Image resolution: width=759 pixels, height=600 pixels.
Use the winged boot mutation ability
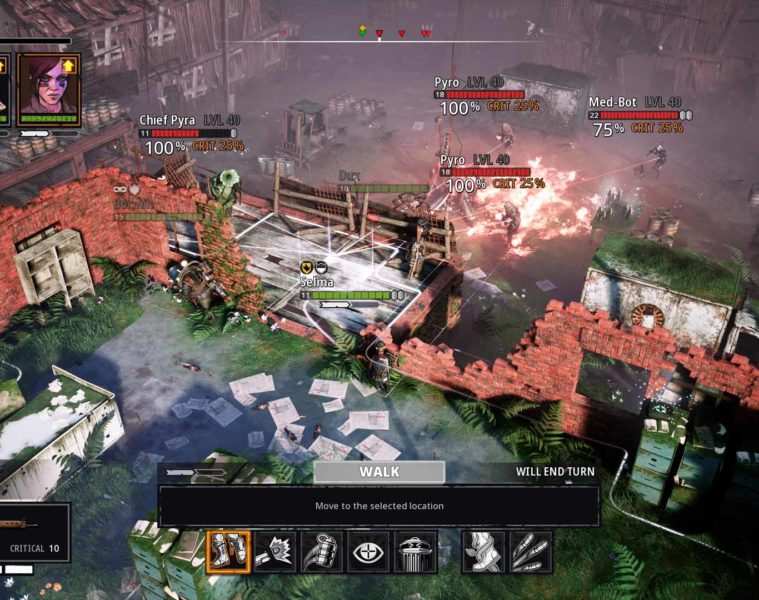click(x=483, y=552)
